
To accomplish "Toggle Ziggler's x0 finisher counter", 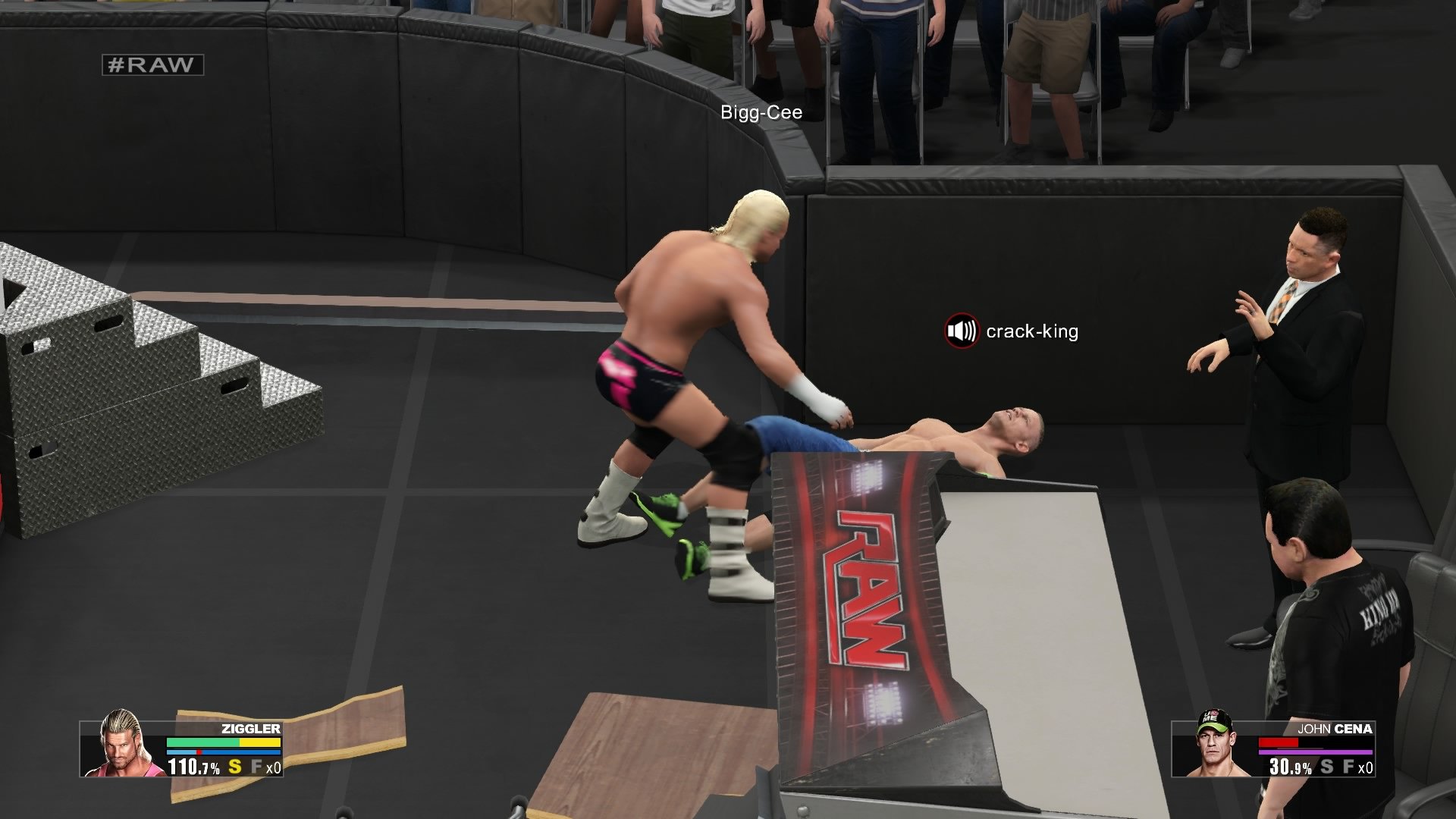I will point(273,767).
